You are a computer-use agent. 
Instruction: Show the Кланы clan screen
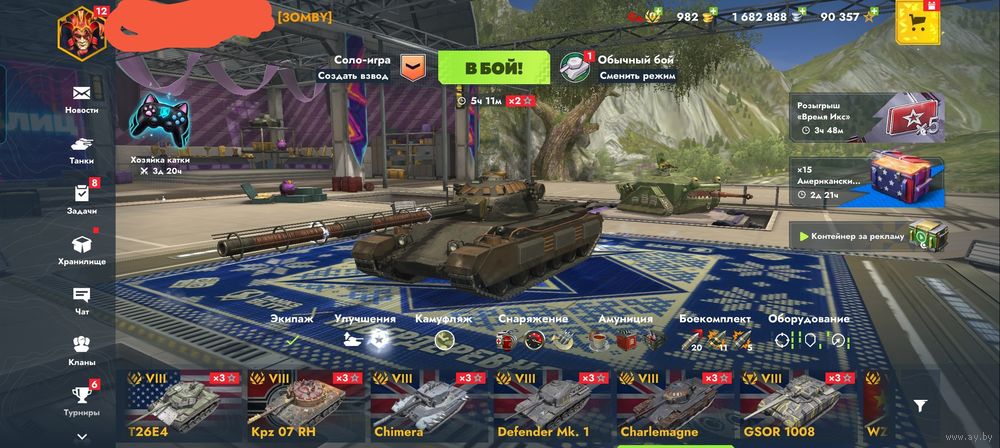pyautogui.click(x=82, y=350)
